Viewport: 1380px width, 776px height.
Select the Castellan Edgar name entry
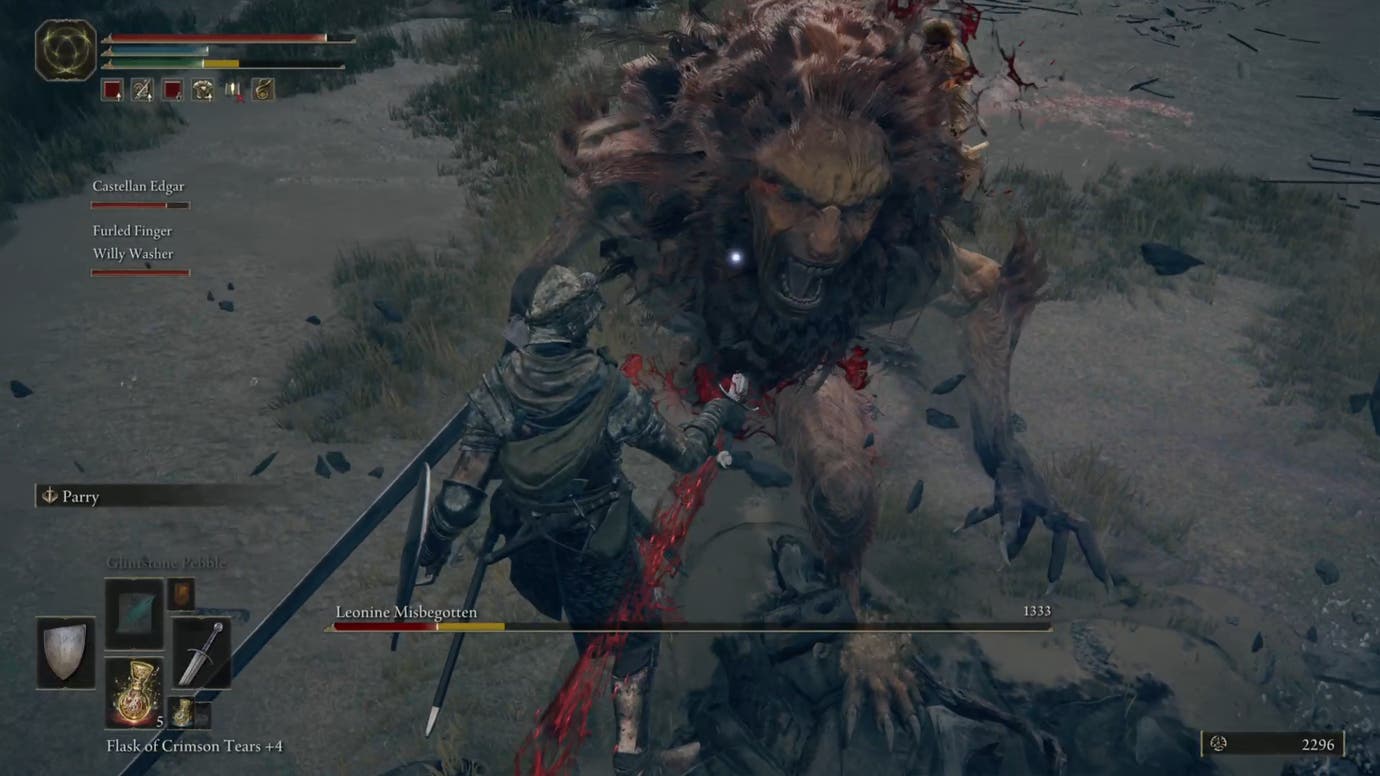point(140,186)
